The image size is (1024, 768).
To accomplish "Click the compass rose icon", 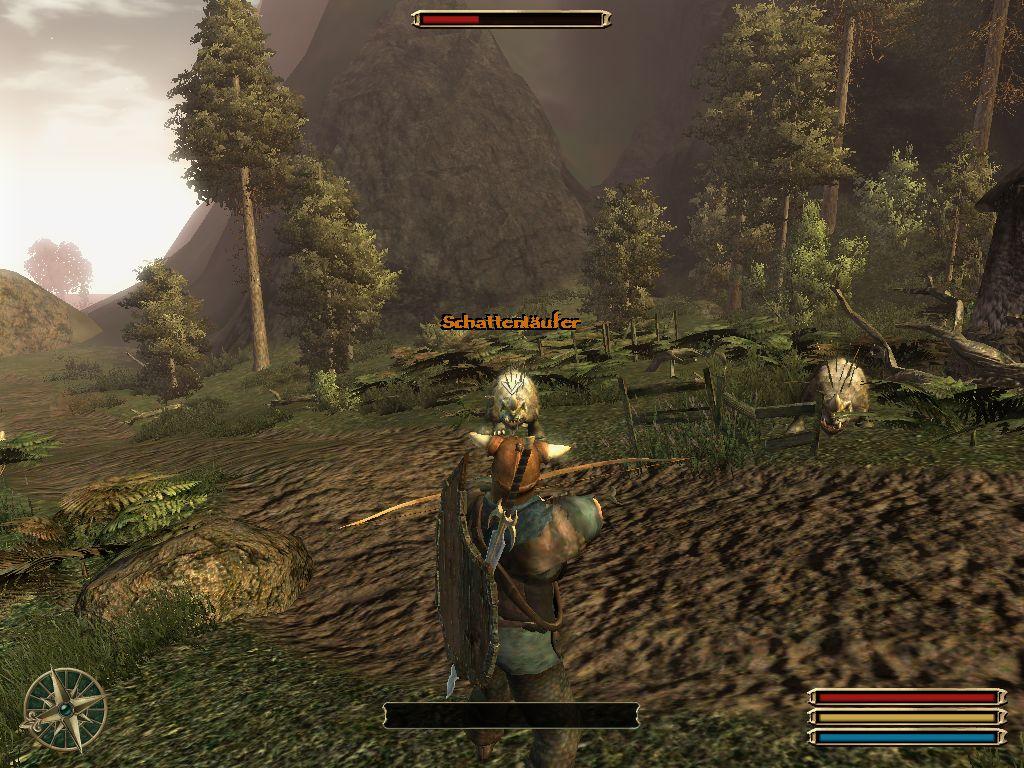I will pyautogui.click(x=65, y=709).
